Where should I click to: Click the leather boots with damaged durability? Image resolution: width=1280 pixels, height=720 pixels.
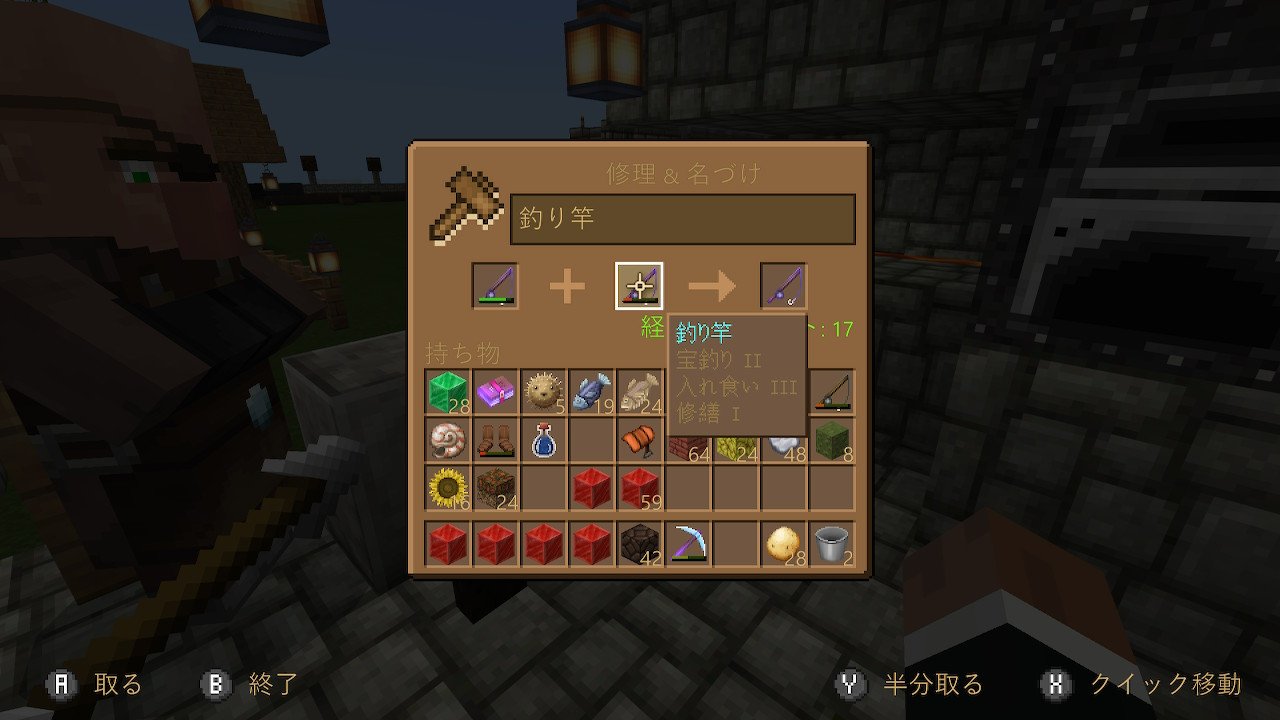495,441
